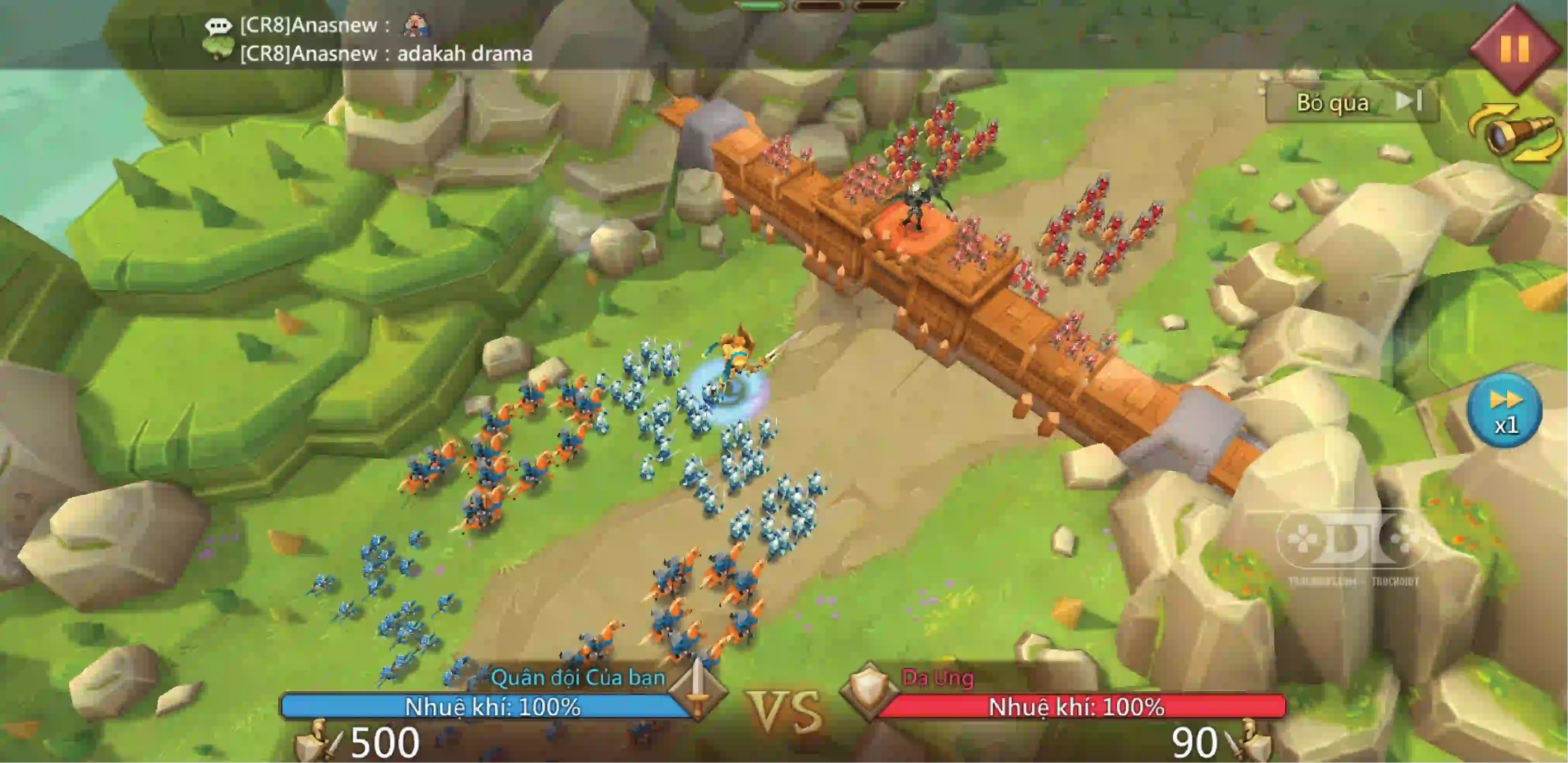Switch camera view using the spyglass icon

[1515, 134]
